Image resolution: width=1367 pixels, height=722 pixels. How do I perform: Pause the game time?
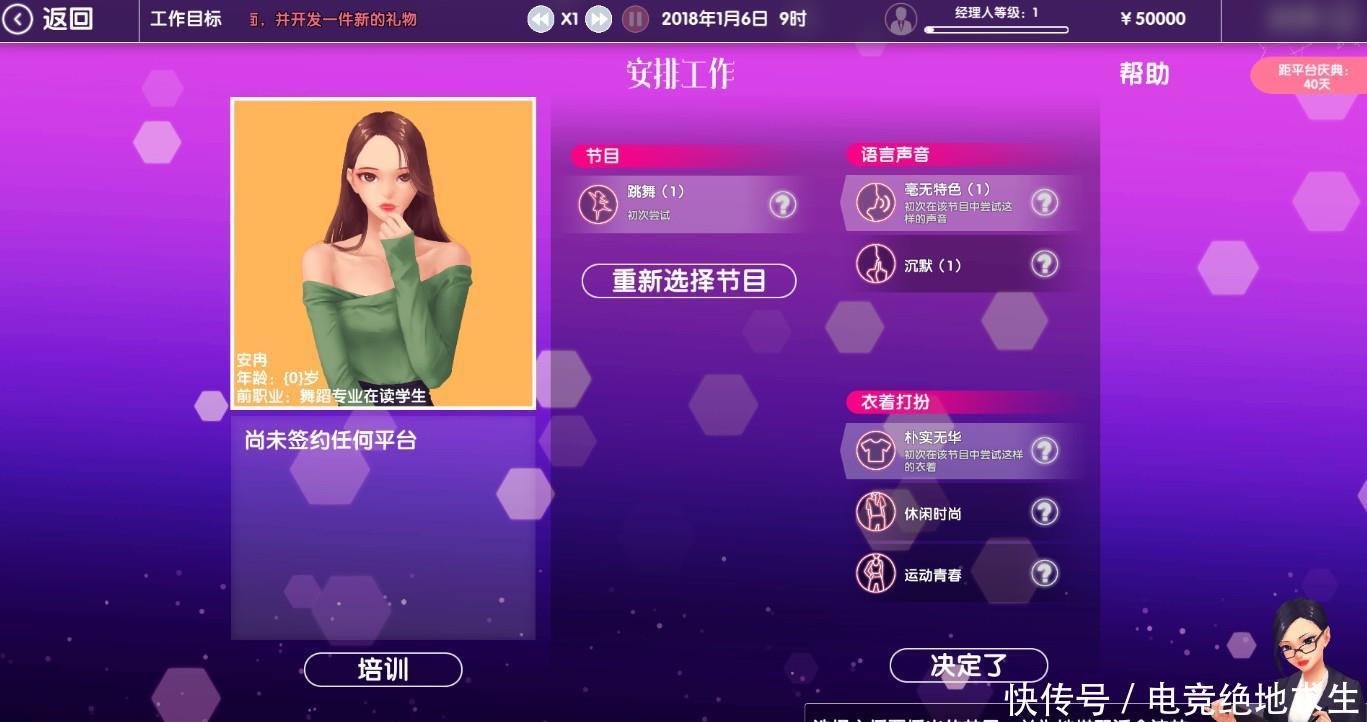click(x=636, y=18)
